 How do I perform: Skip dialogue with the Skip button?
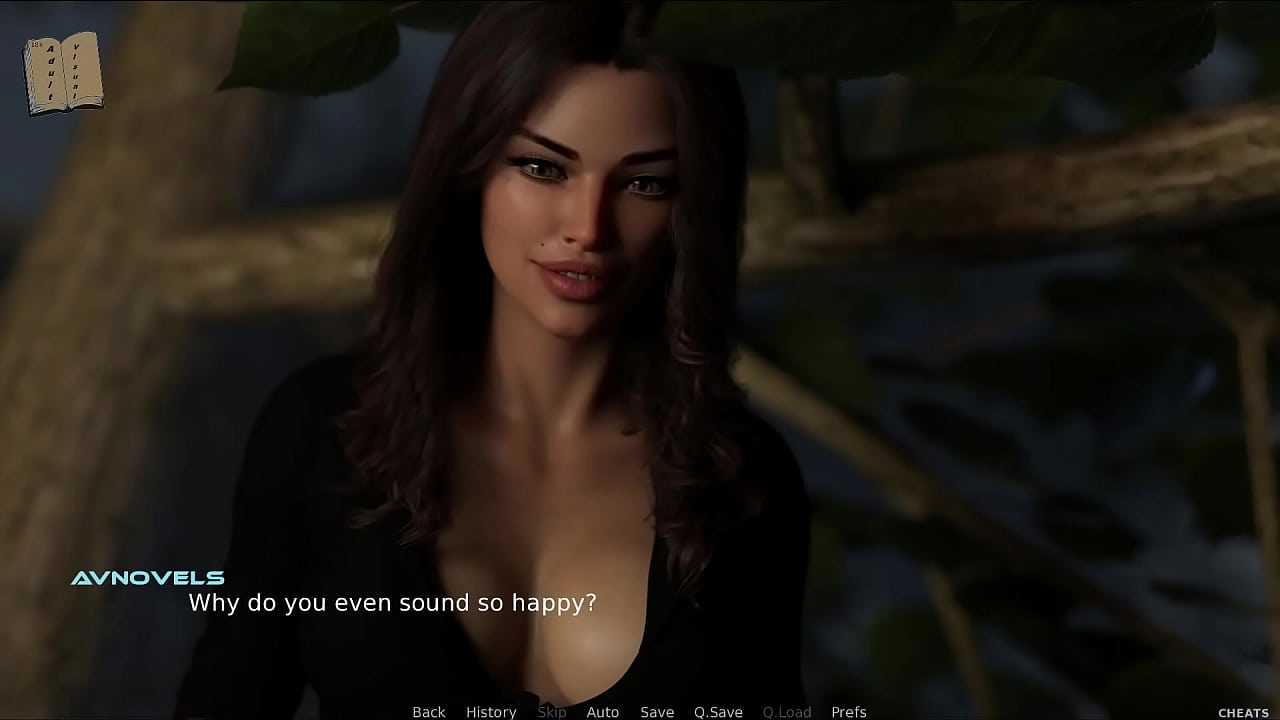coord(552,712)
